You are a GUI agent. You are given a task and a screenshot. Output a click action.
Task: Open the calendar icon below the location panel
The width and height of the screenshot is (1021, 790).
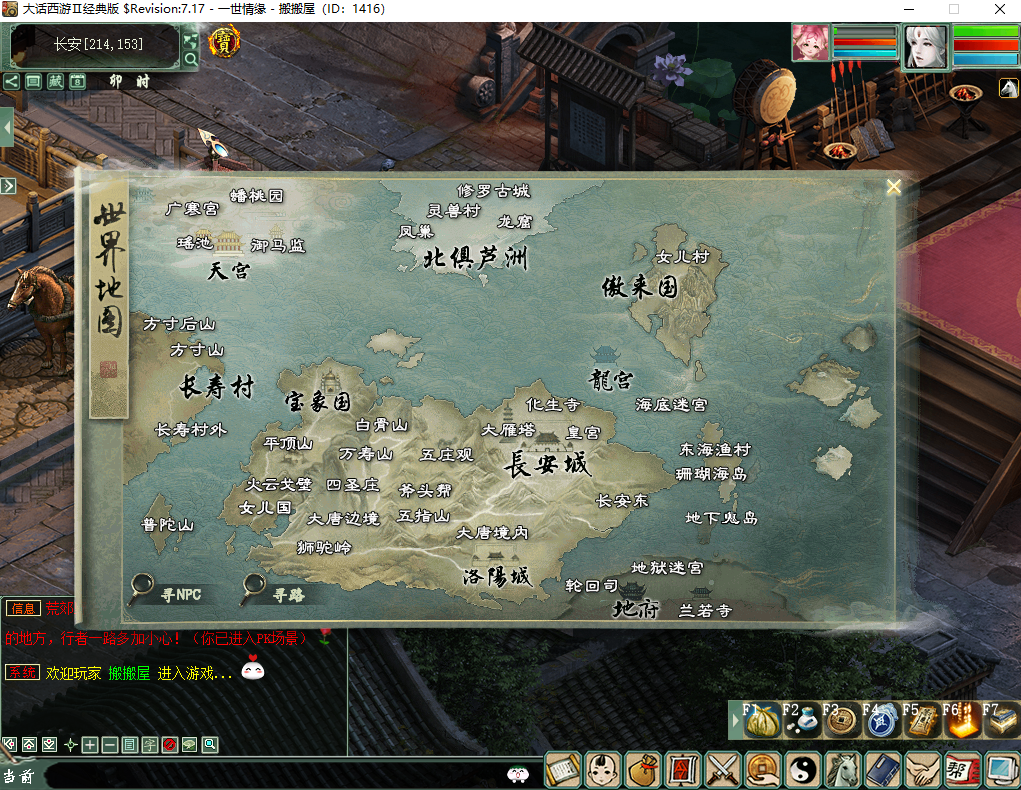tap(77, 81)
